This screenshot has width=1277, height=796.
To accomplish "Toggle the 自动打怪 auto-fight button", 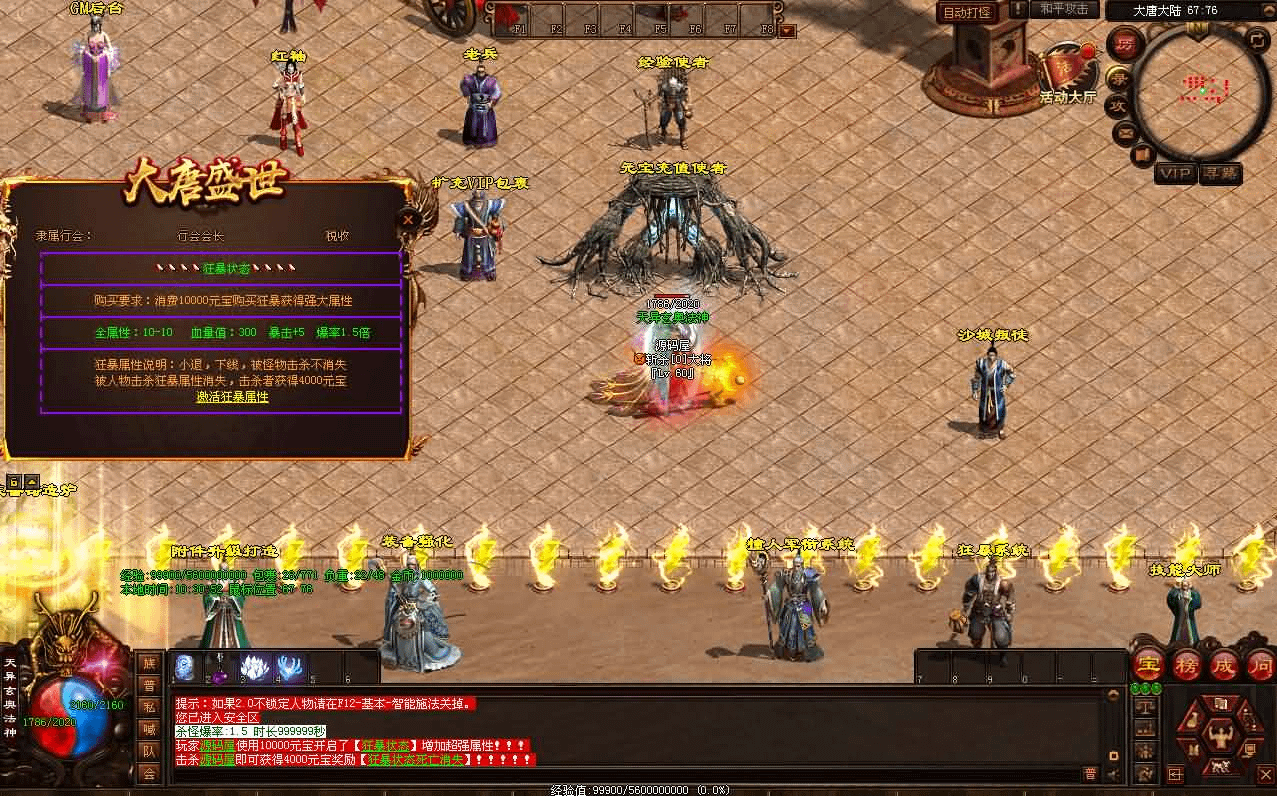I will 967,13.
